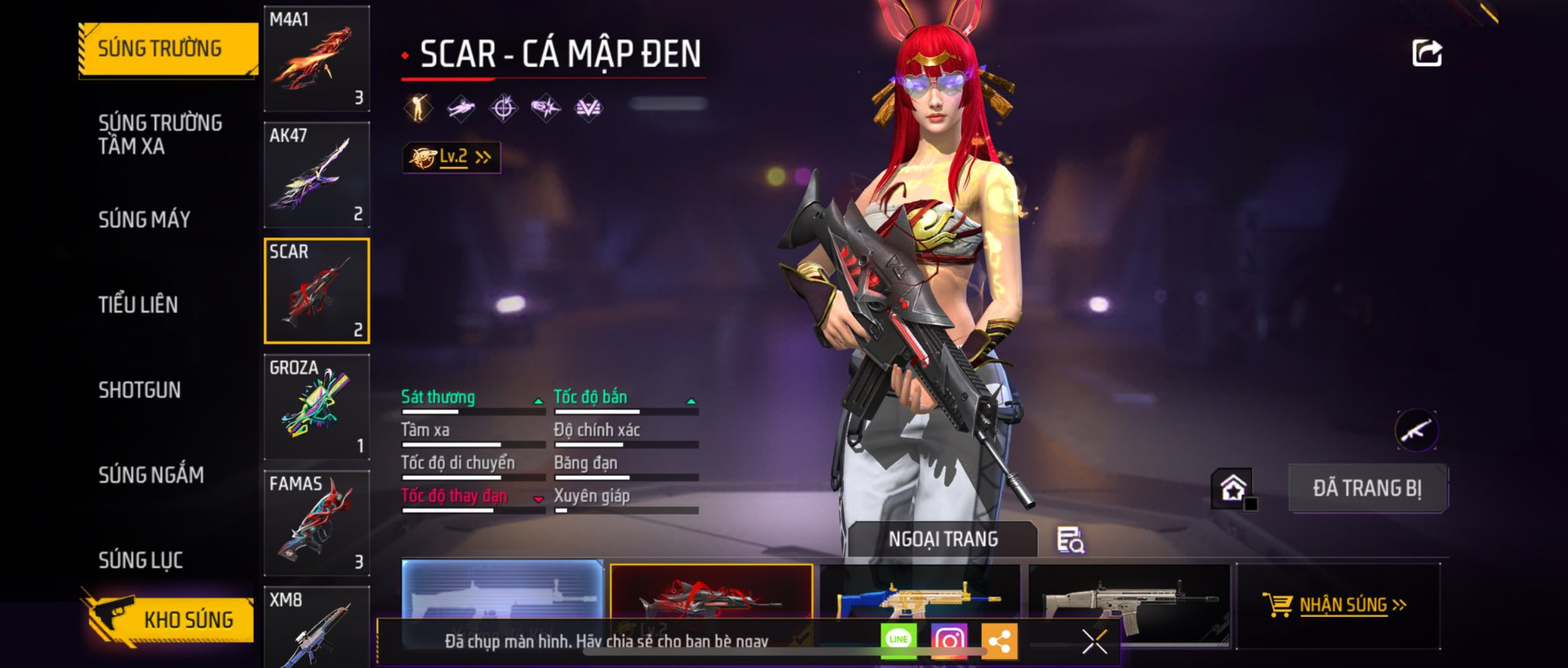
Task: Share screenshot via Instagram
Action: tap(949, 640)
